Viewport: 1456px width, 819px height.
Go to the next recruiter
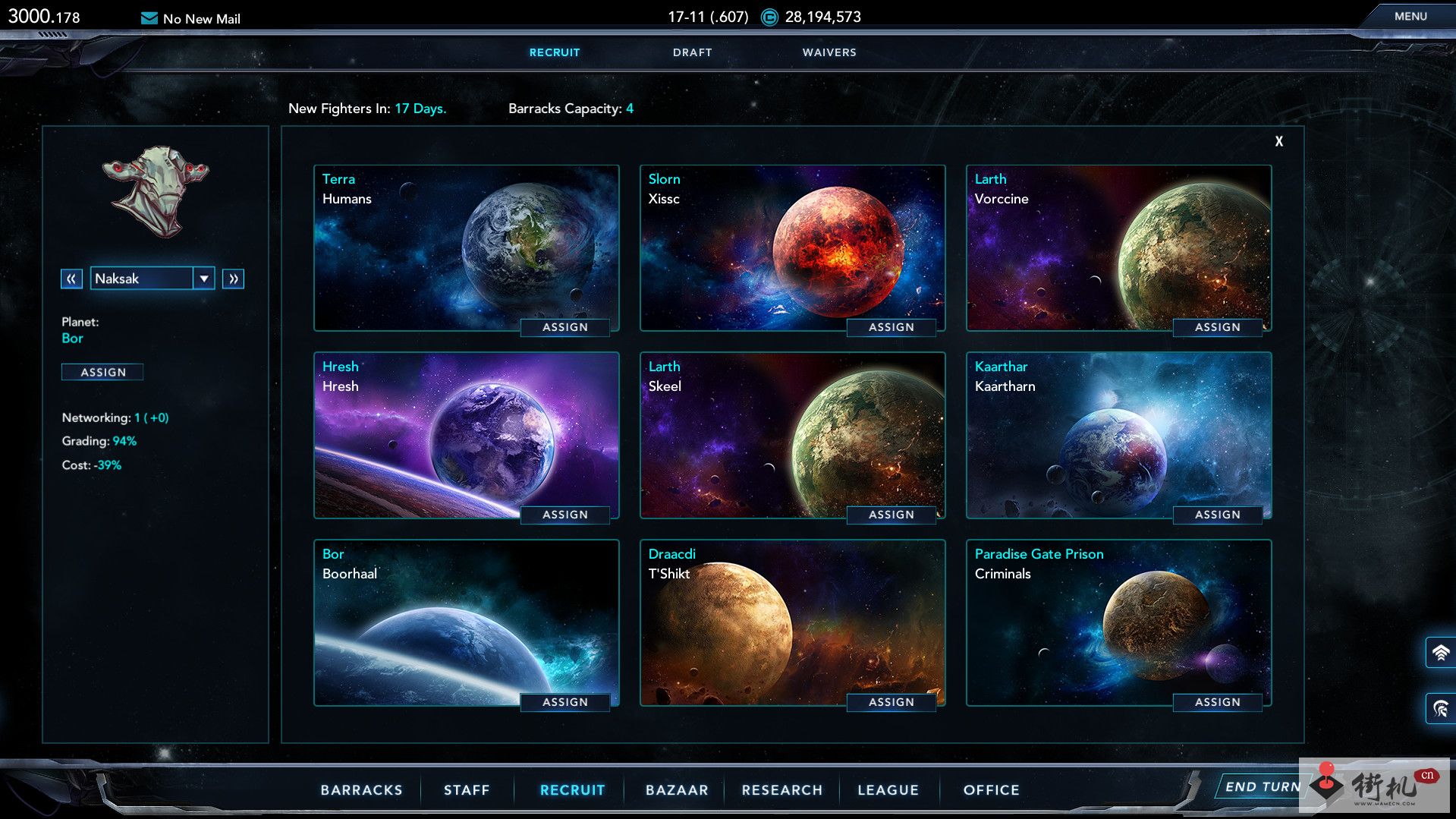click(x=233, y=279)
